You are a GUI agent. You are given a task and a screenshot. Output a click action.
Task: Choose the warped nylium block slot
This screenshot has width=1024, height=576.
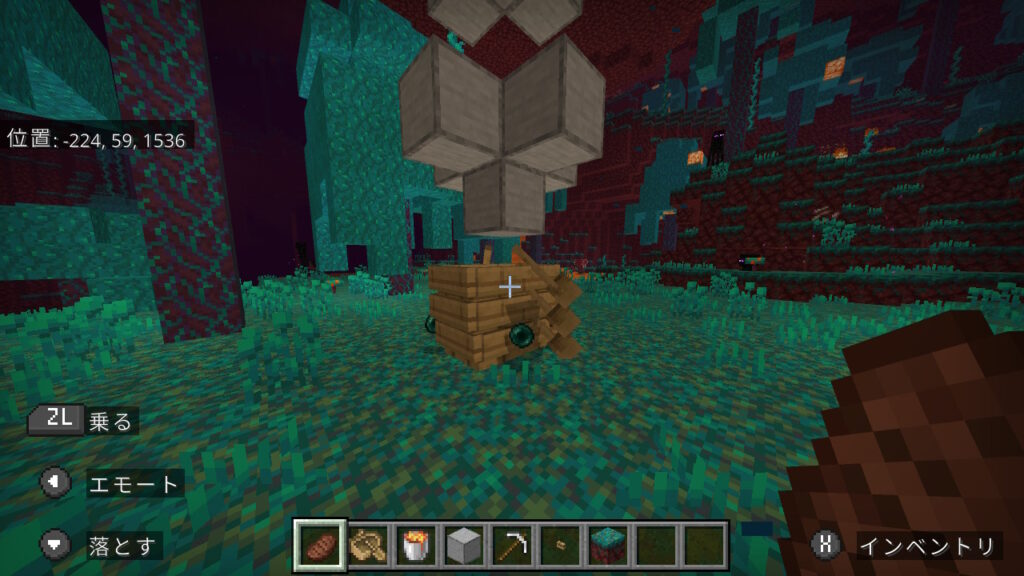click(x=607, y=546)
